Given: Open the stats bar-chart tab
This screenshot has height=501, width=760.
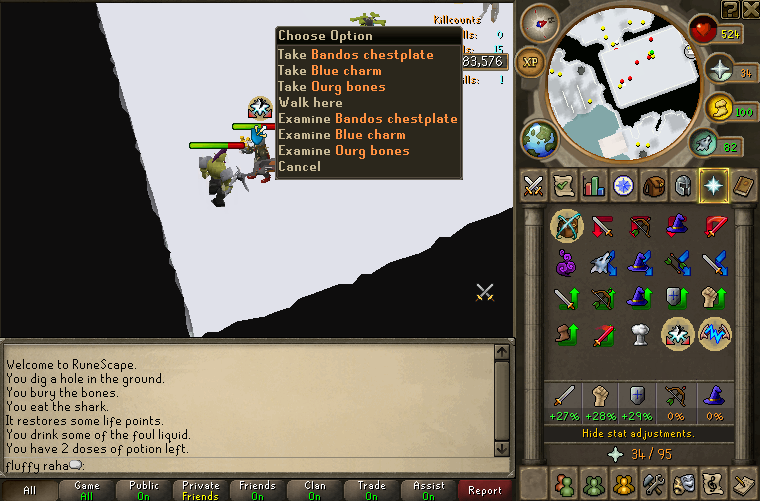Looking at the screenshot, I should [x=594, y=186].
